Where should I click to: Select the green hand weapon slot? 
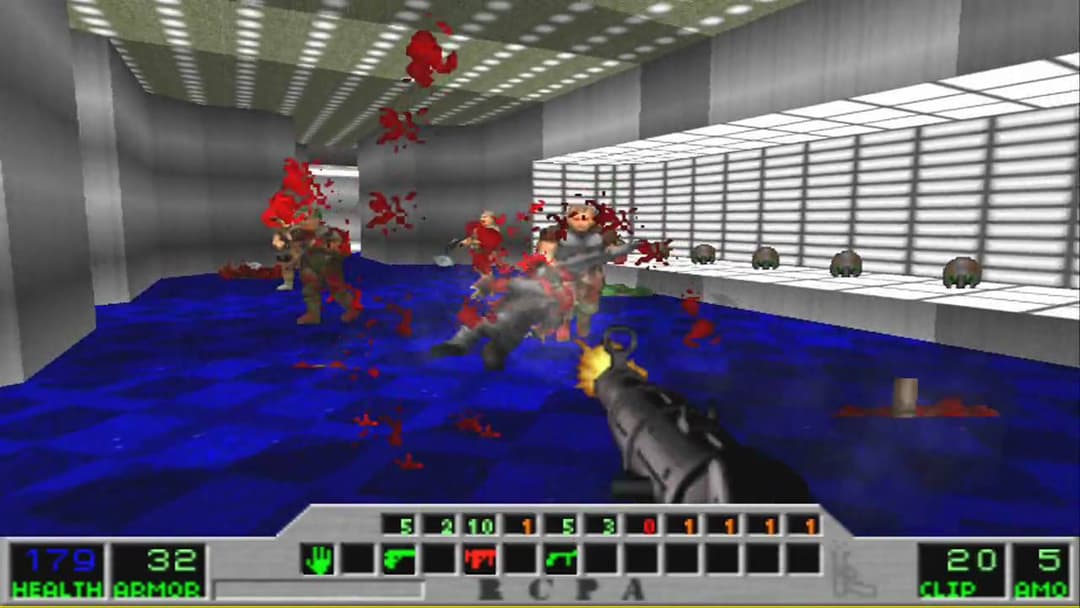coord(318,559)
